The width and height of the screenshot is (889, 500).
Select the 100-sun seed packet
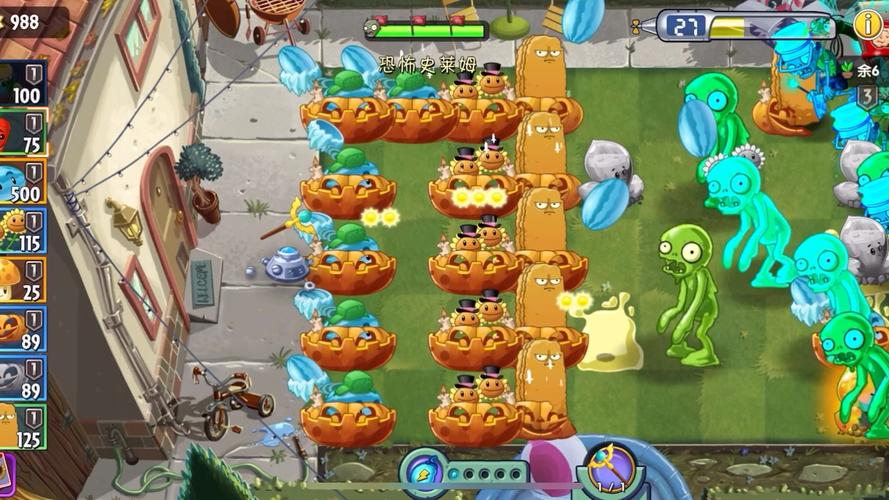[22, 84]
